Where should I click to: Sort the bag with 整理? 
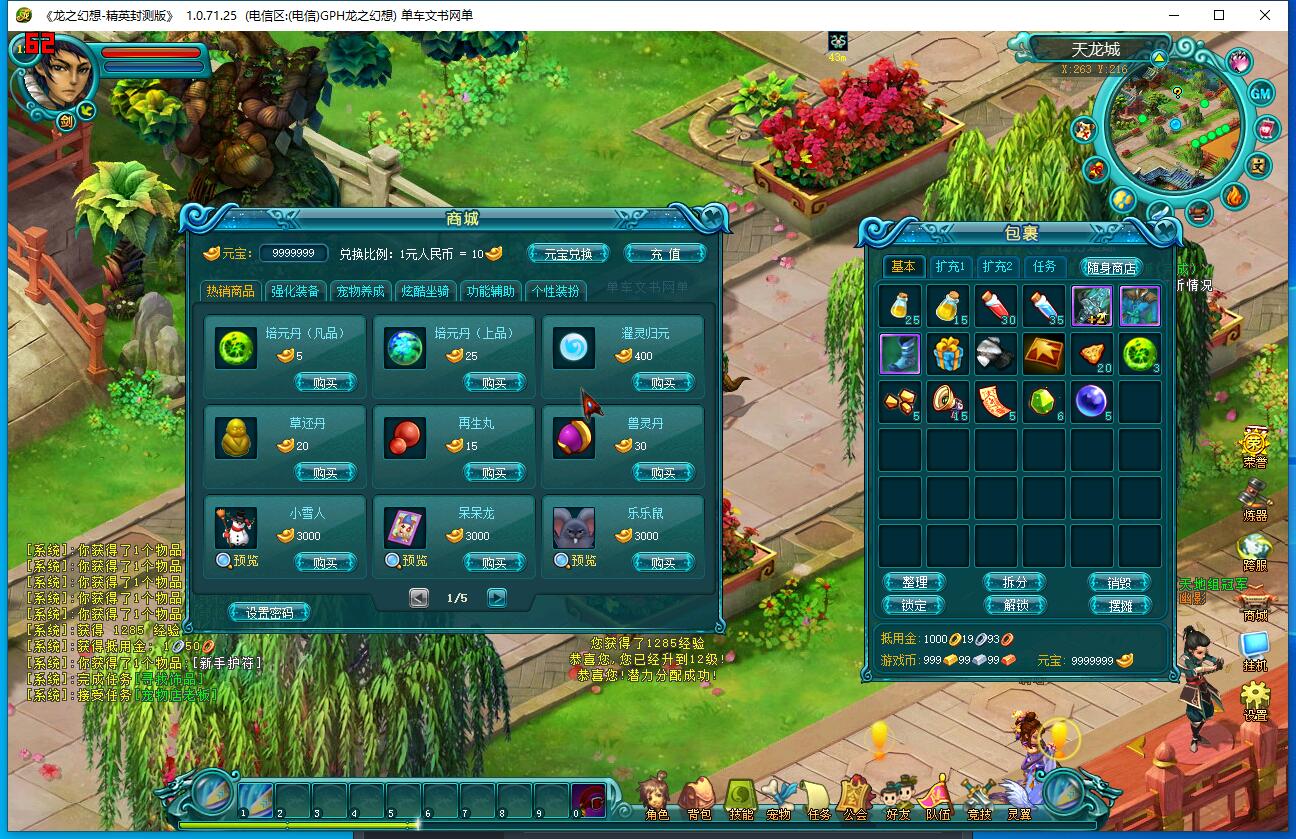914,583
